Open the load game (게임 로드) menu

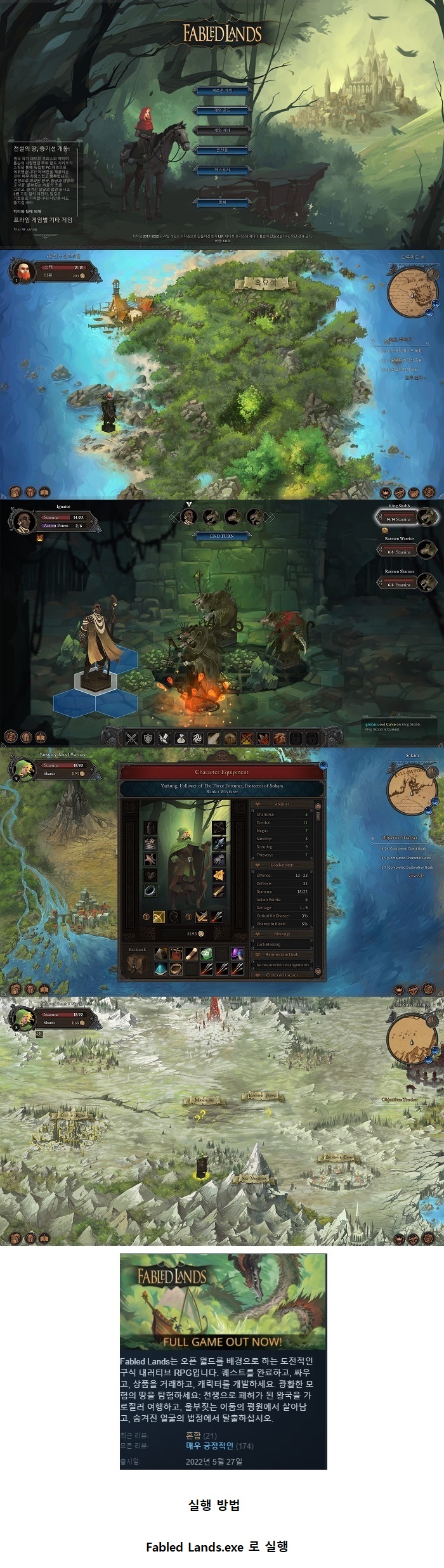[x=222, y=110]
